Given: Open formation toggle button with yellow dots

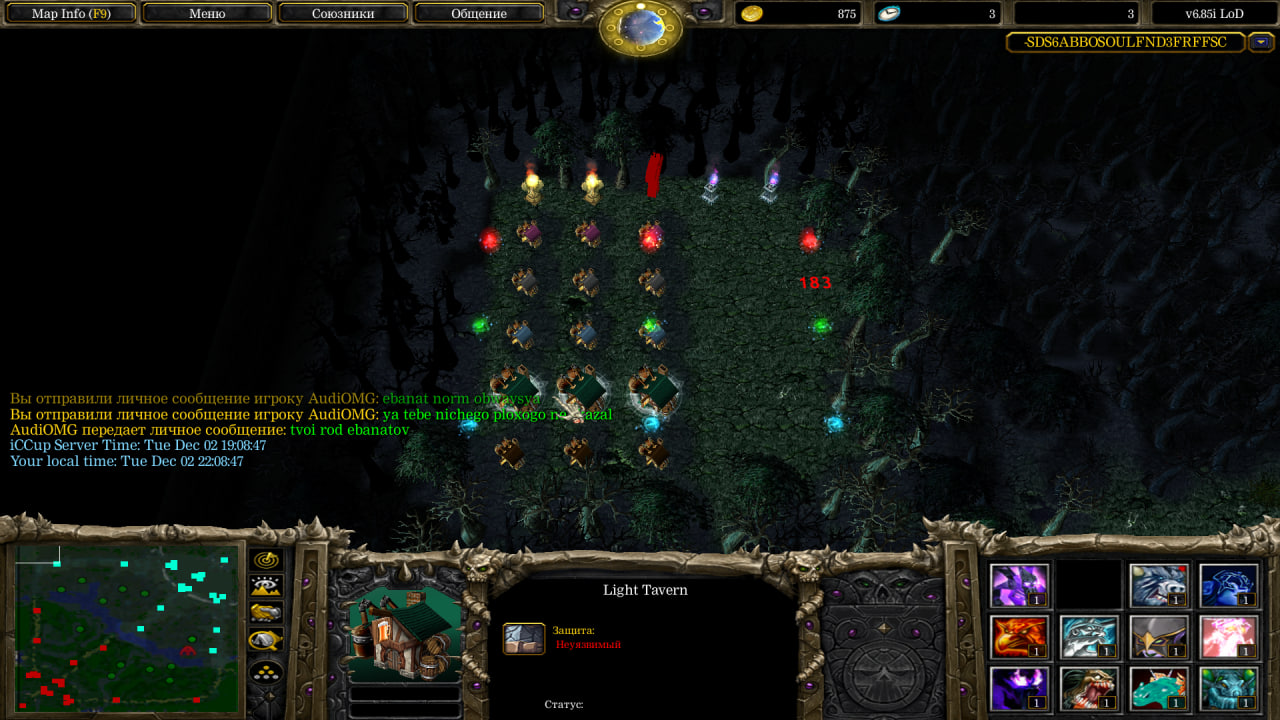Looking at the screenshot, I should 265,671.
